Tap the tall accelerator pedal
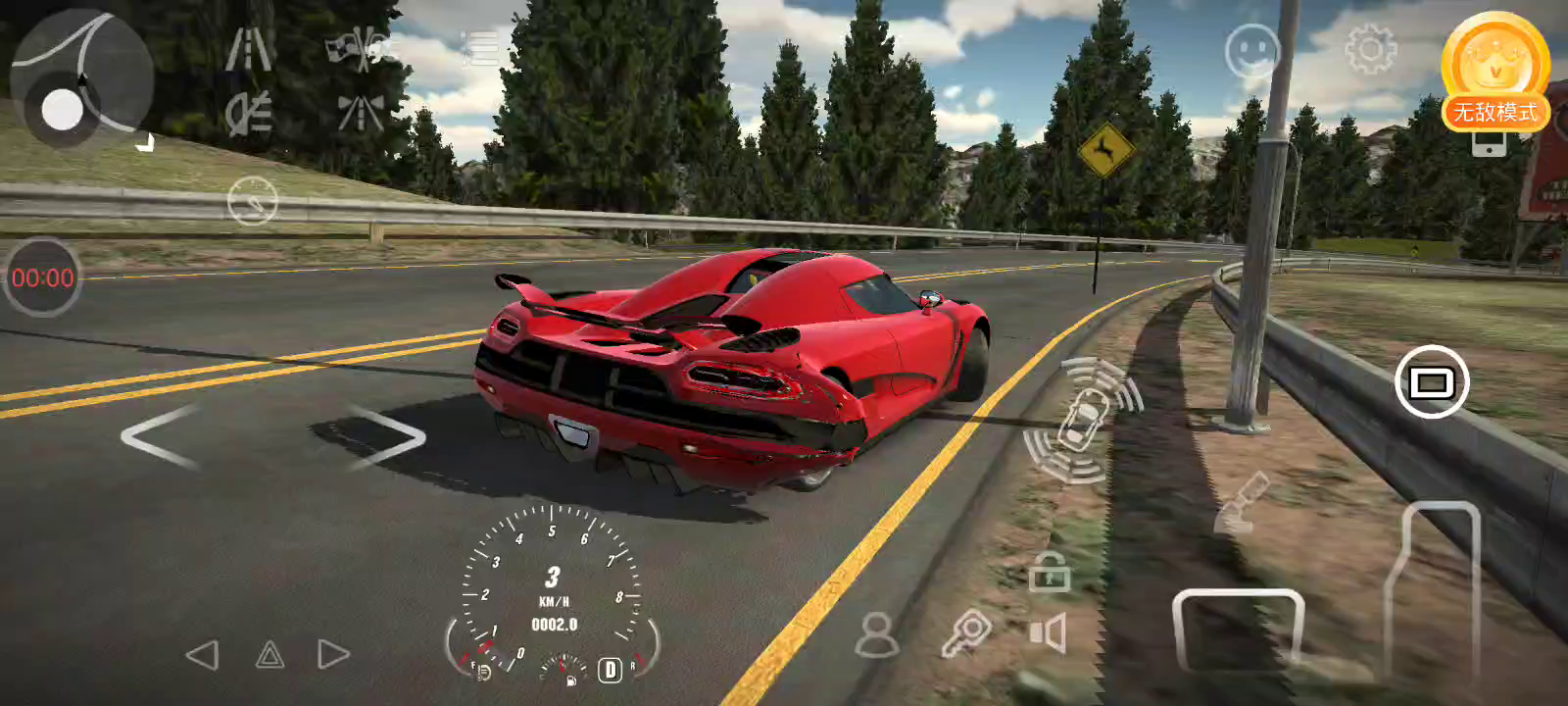 click(x=1432, y=588)
